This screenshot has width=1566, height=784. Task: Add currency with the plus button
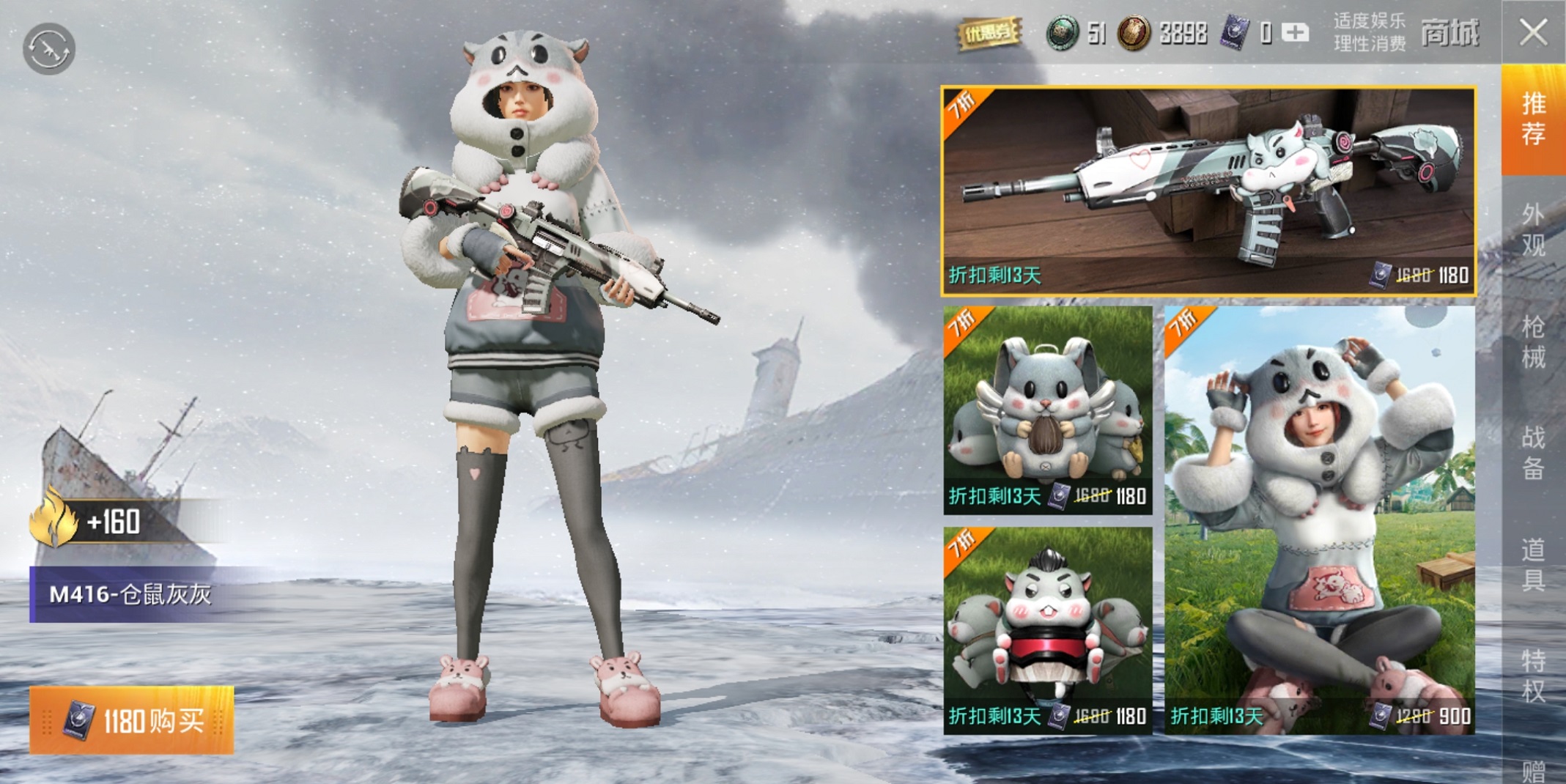pos(1295,33)
